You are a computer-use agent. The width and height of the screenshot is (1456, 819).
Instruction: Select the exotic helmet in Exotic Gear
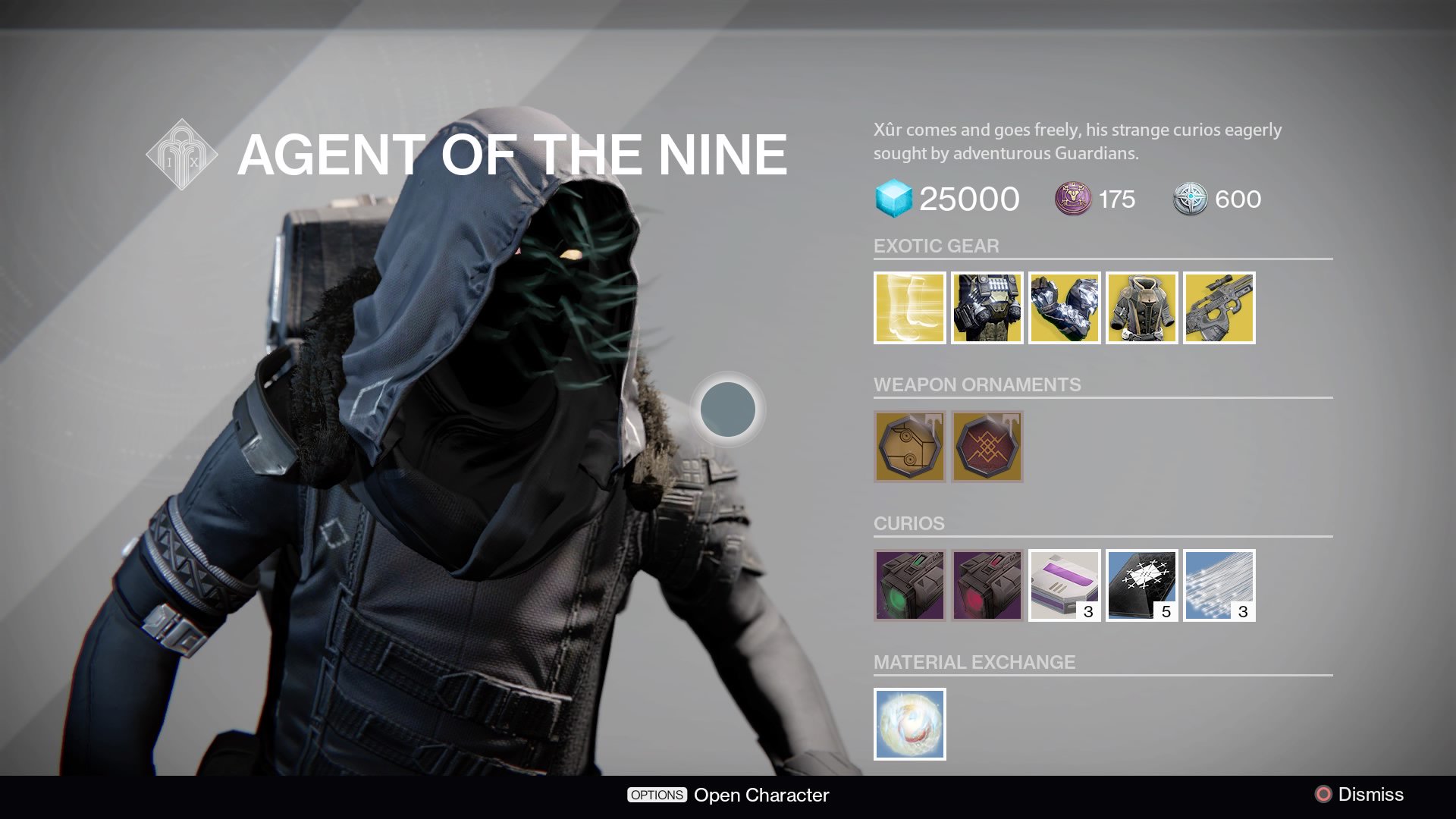tap(987, 308)
